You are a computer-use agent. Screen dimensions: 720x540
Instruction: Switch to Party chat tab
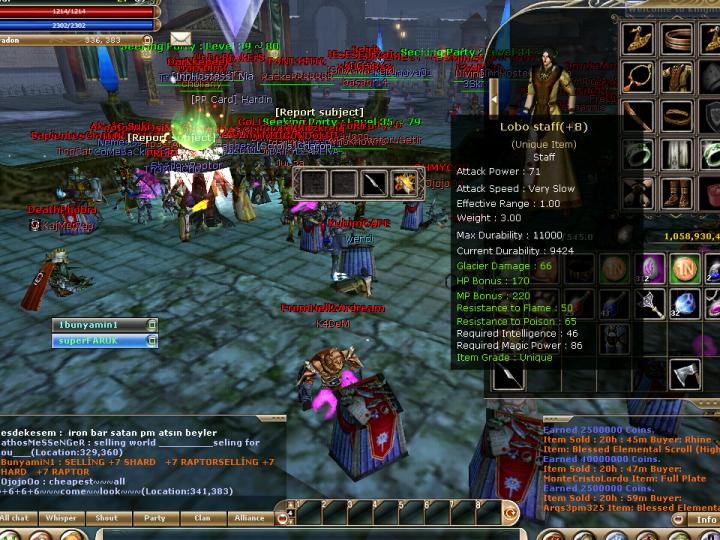154,518
